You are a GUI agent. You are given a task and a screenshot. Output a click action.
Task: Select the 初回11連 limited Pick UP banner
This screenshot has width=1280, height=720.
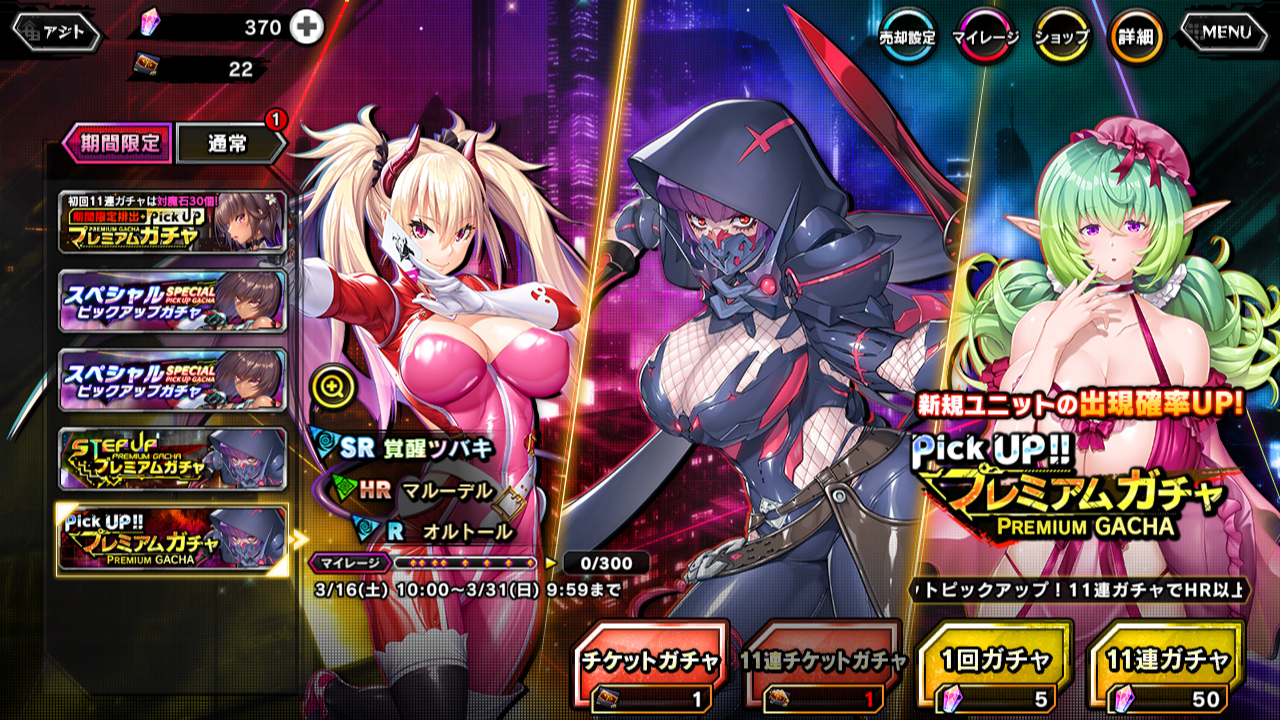172,222
